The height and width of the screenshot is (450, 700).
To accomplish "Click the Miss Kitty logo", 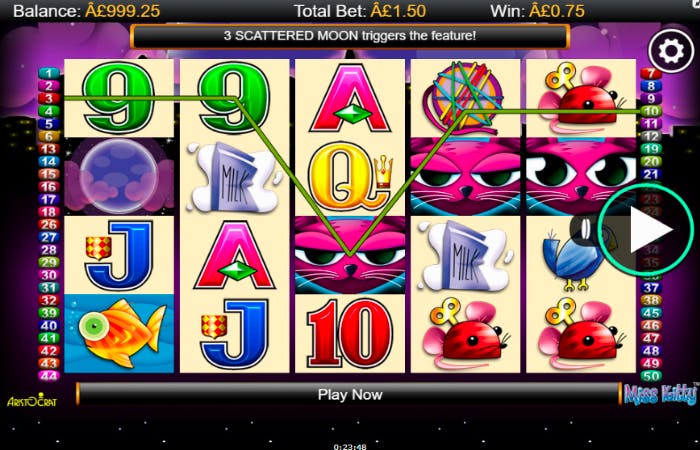I will 660,395.
